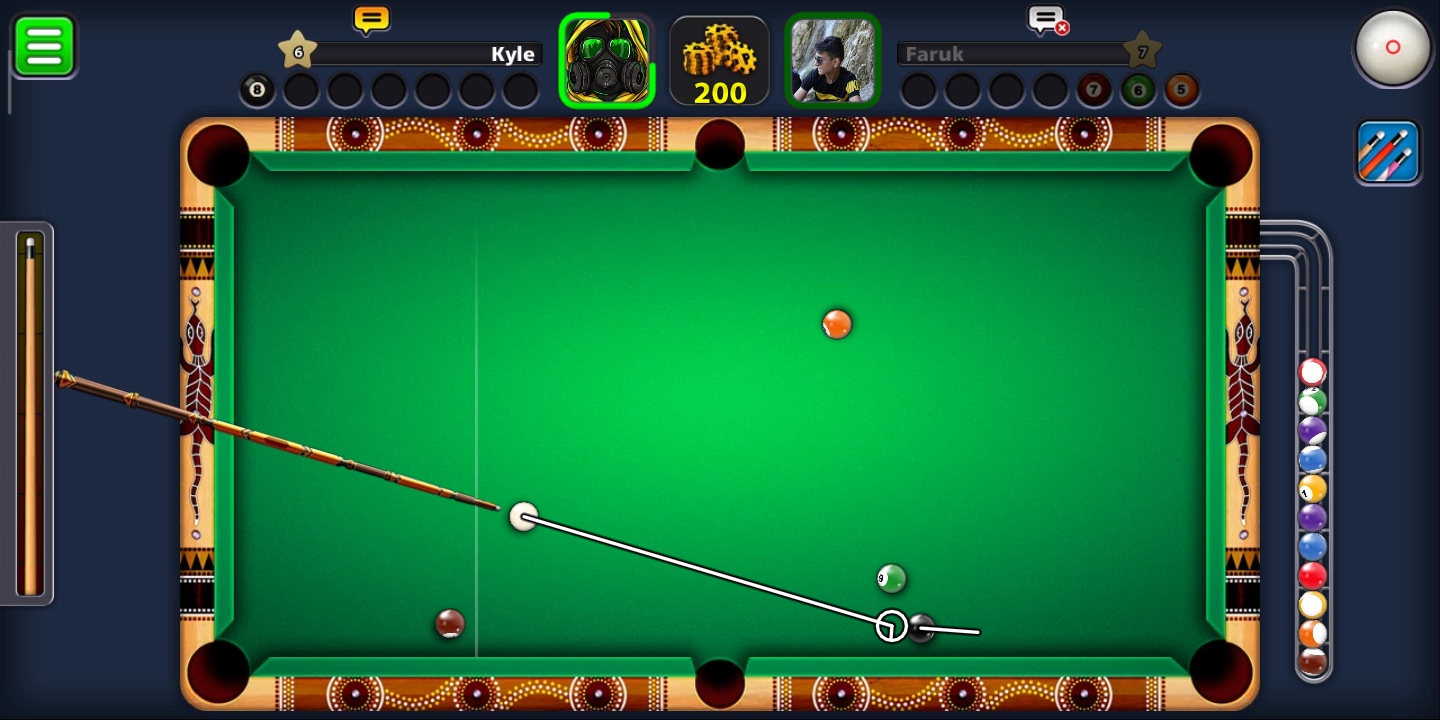Click Kyle's gas mask avatar
The height and width of the screenshot is (720, 1440).
606,60
